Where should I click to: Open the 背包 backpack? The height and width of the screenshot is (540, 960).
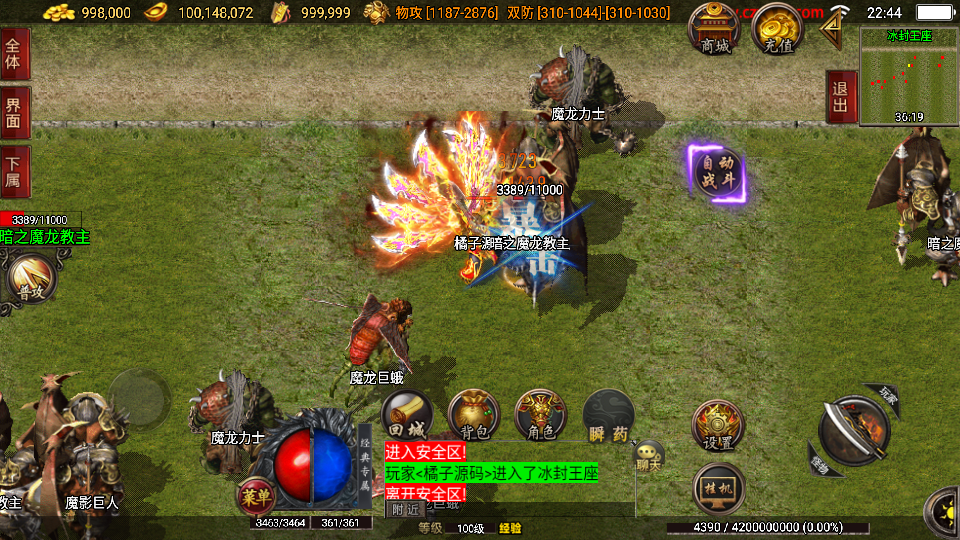click(x=474, y=415)
